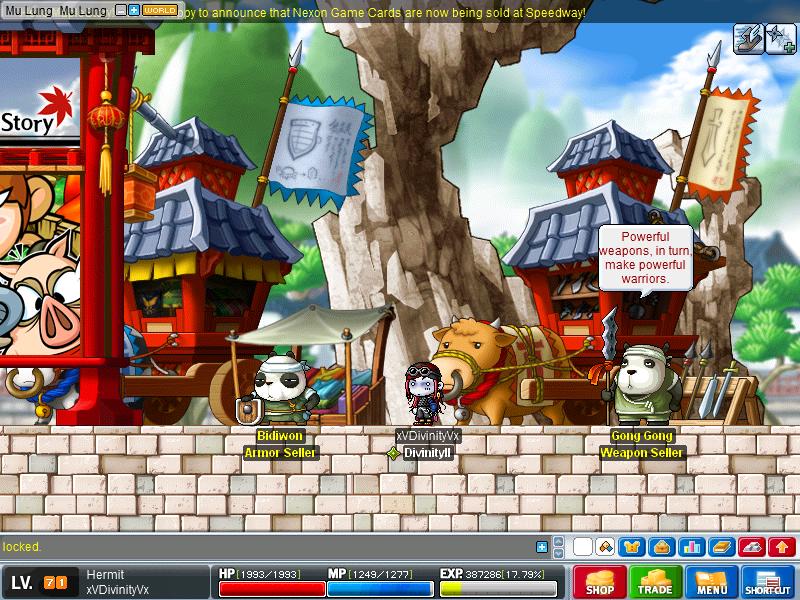800x600 pixels.
Task: Click the brown and blue tag icon
Action: [605, 547]
